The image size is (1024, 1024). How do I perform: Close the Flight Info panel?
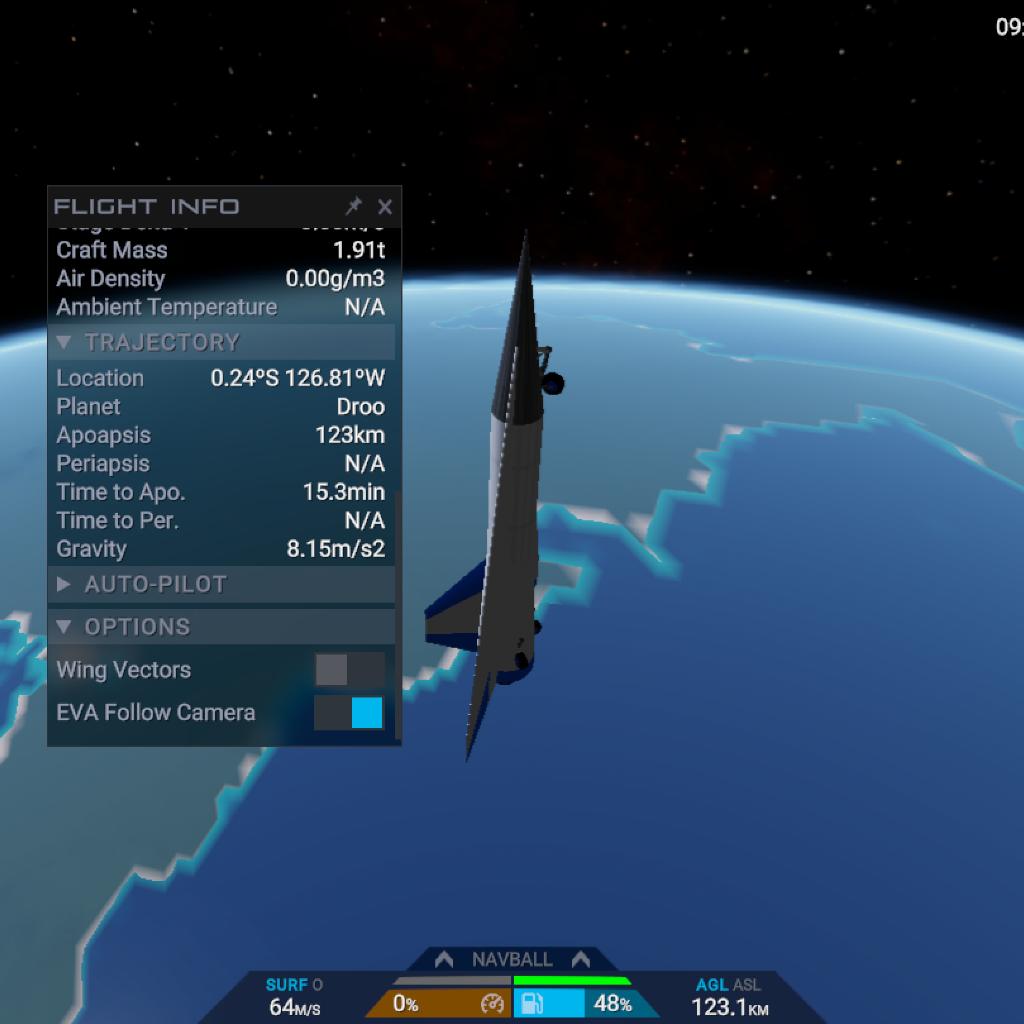[x=385, y=207]
